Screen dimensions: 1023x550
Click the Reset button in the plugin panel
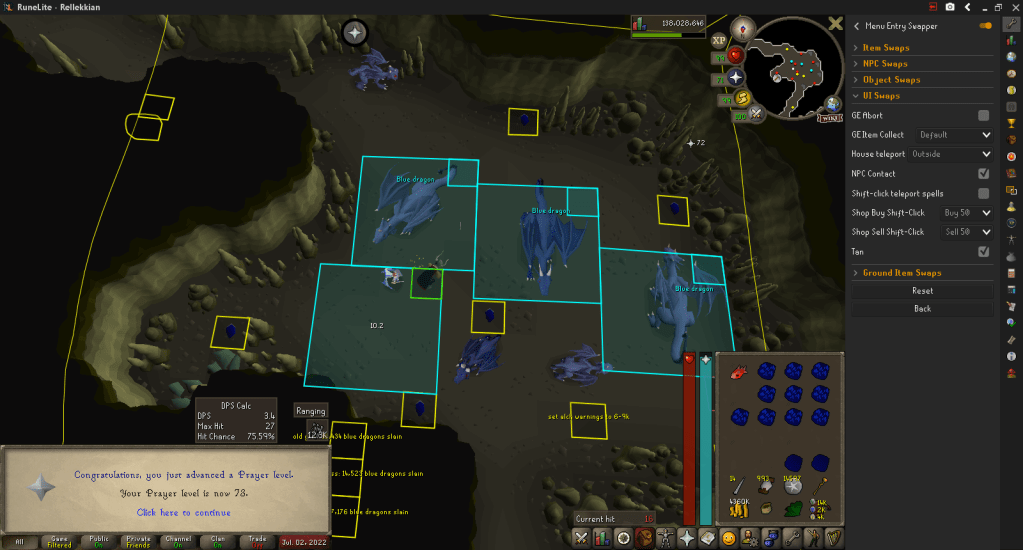click(x=922, y=291)
